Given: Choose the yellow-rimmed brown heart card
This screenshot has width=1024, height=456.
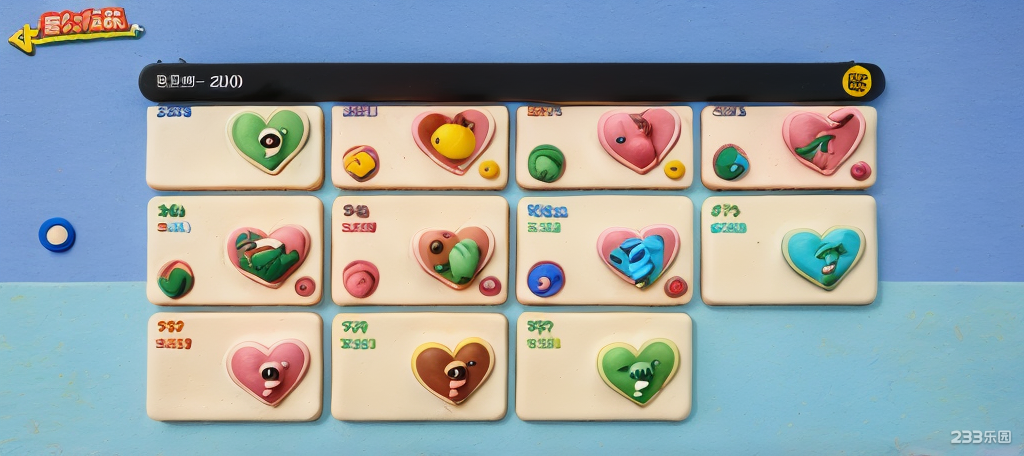Looking at the screenshot, I should click(x=420, y=367).
